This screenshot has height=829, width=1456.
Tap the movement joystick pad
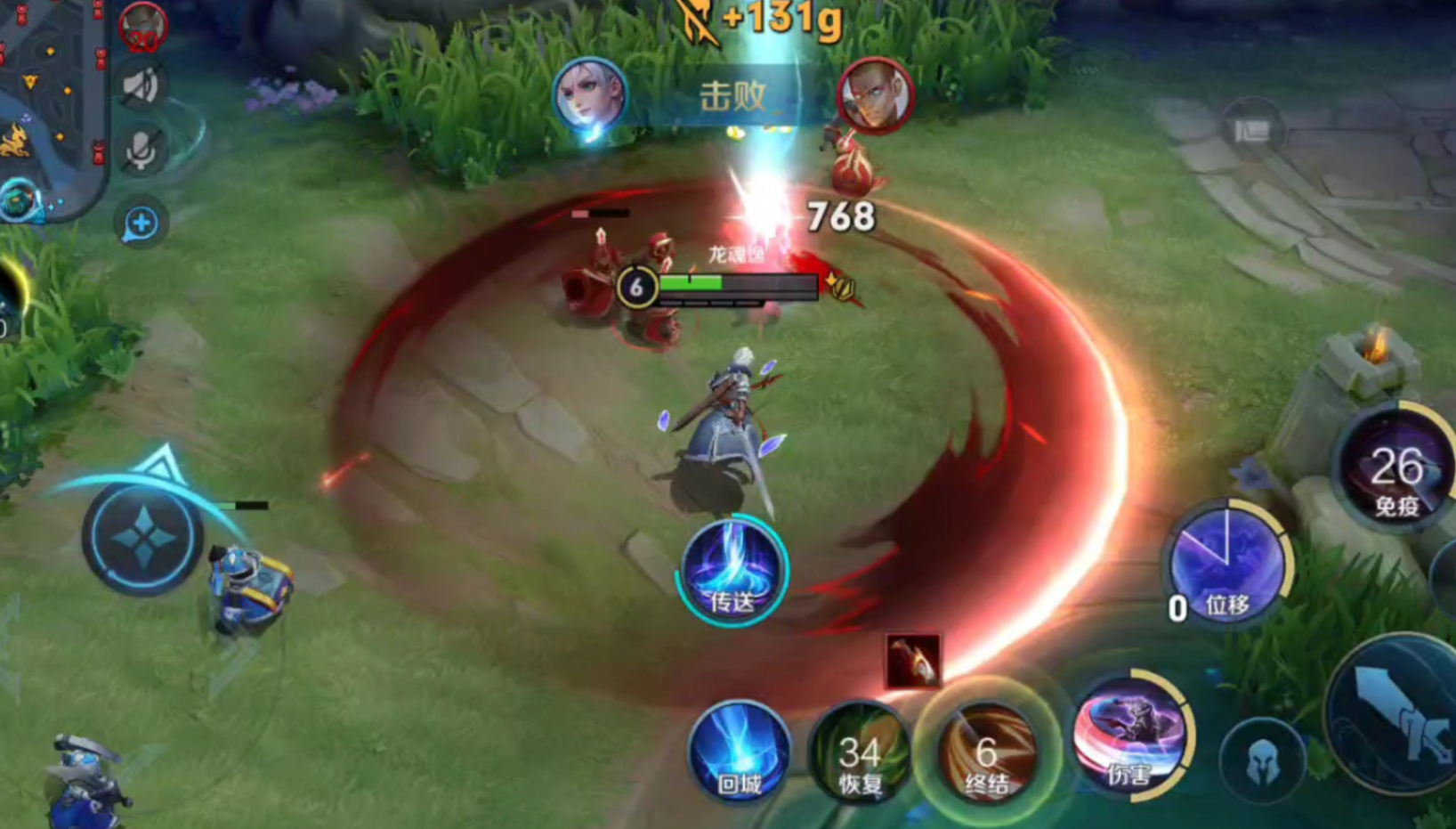point(143,537)
